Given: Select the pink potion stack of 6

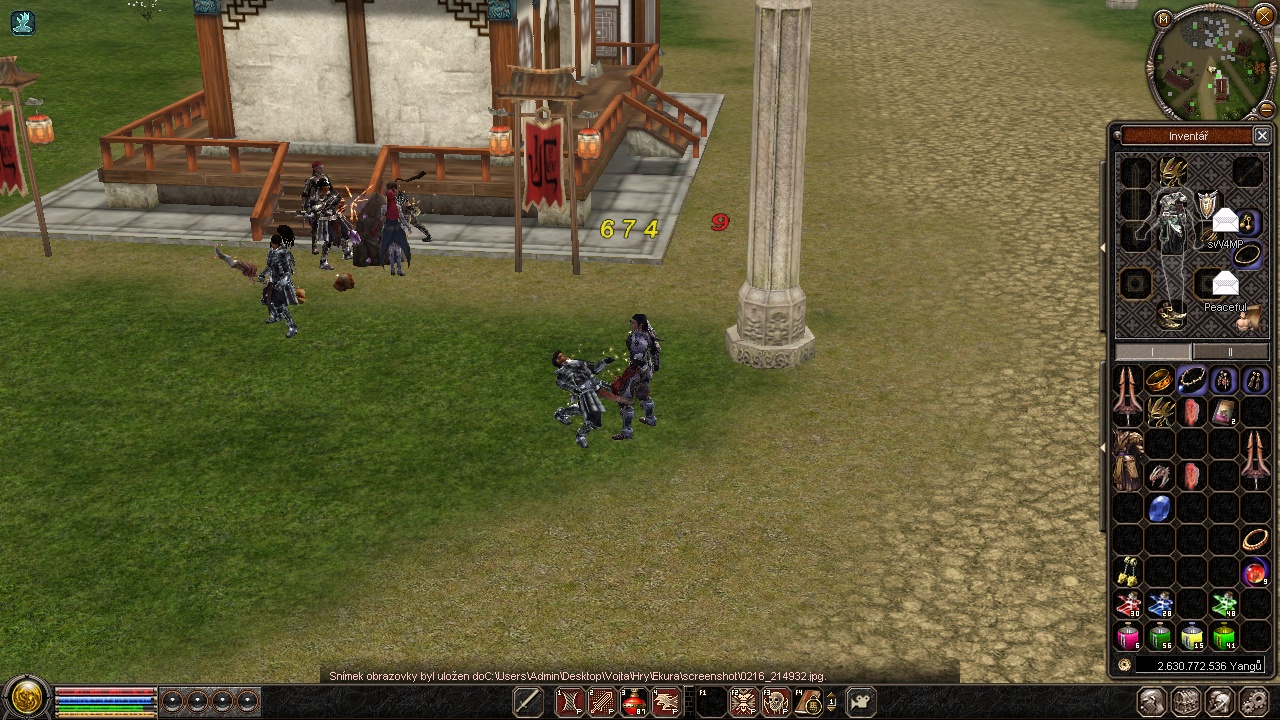Looking at the screenshot, I should pos(1127,637).
